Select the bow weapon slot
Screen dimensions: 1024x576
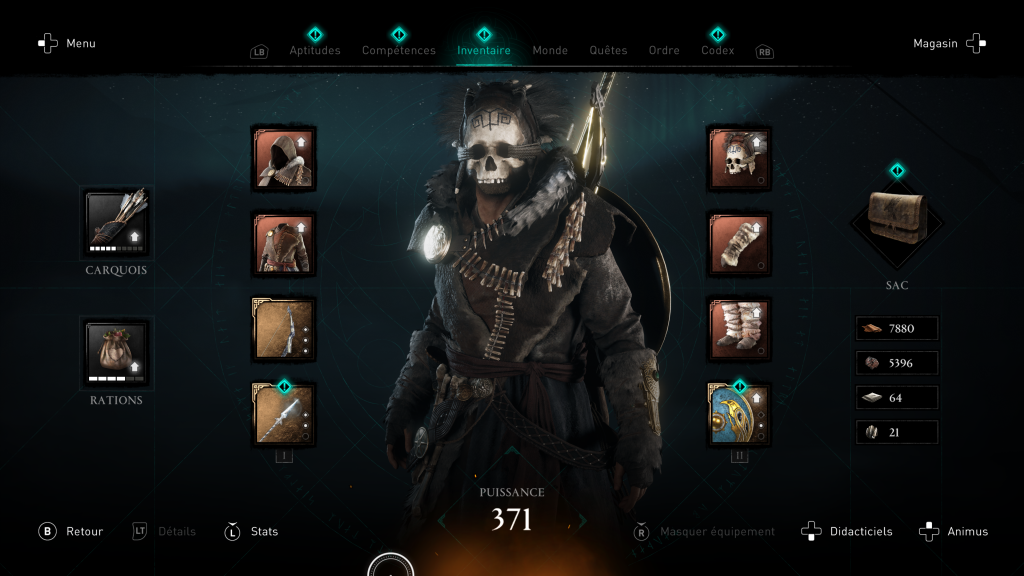(x=284, y=329)
